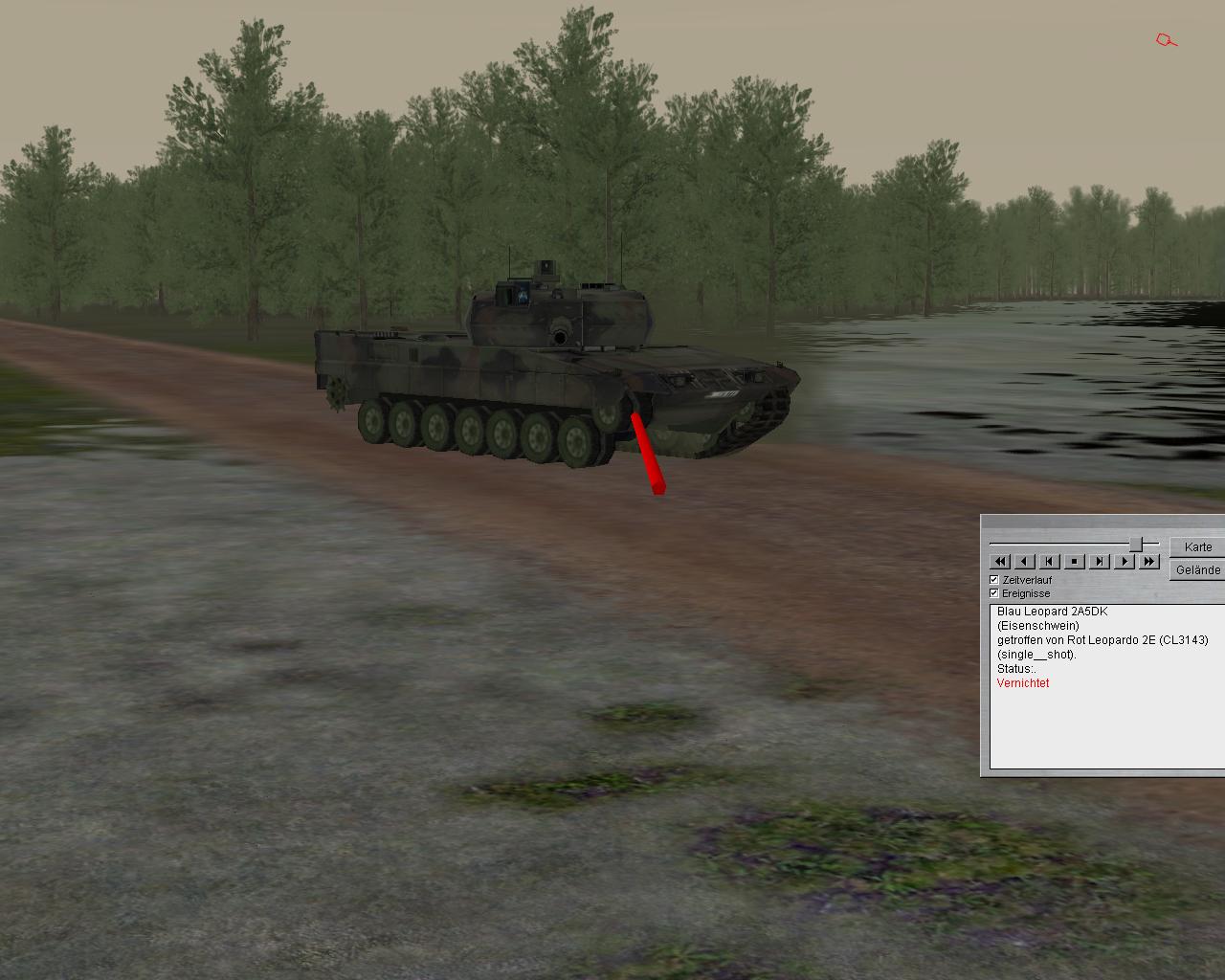Click the rewind double-arrow button
The image size is (1225, 980).
point(1000,562)
